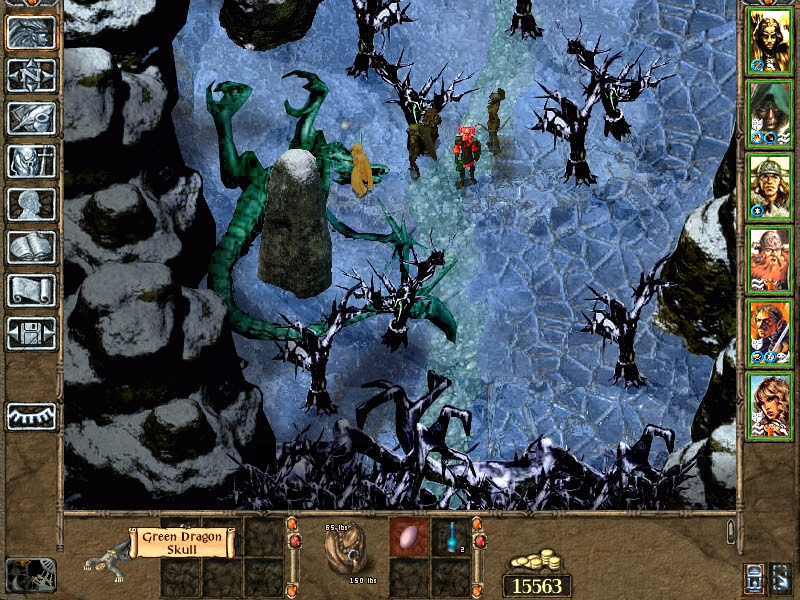Image resolution: width=800 pixels, height=600 pixels.
Task: Select the green-hooded character portrait
Action: pos(770,113)
